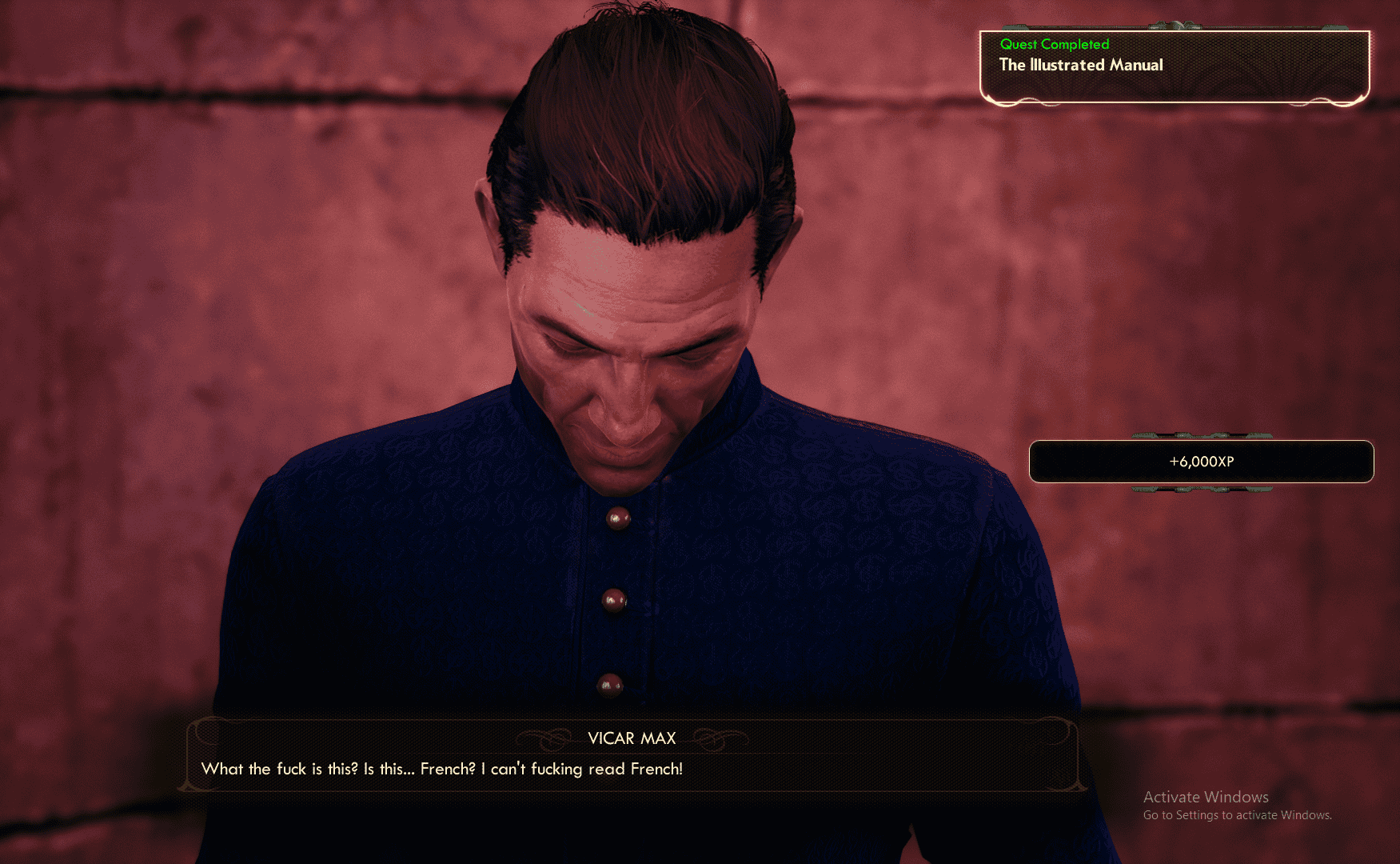Image resolution: width=1400 pixels, height=864 pixels.
Task: Advance Vicar Max's dialogue line box
Action: click(x=632, y=755)
